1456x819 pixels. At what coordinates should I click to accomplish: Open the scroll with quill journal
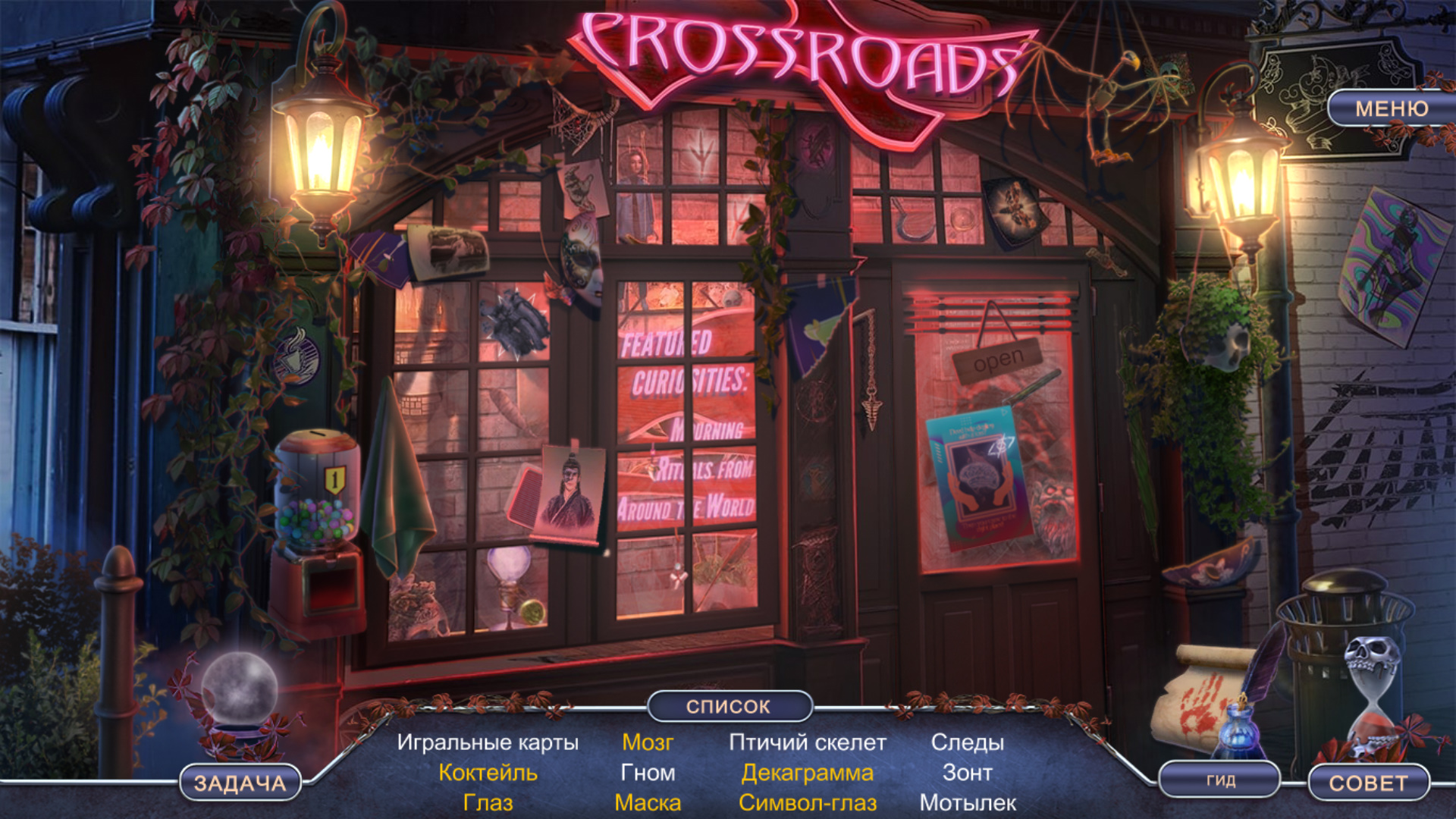[x=1206, y=698]
